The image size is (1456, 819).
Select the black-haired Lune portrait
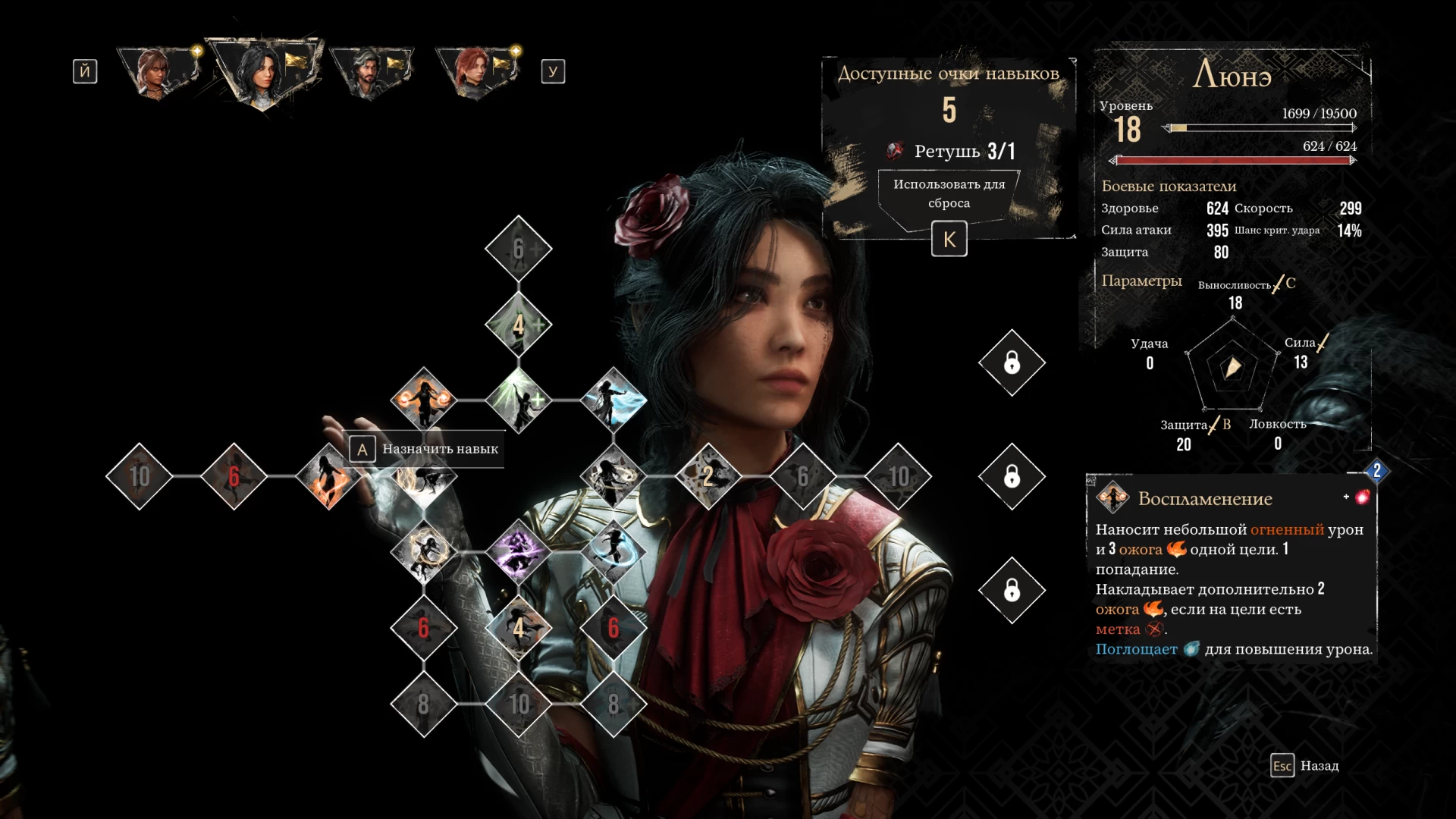pos(262,73)
